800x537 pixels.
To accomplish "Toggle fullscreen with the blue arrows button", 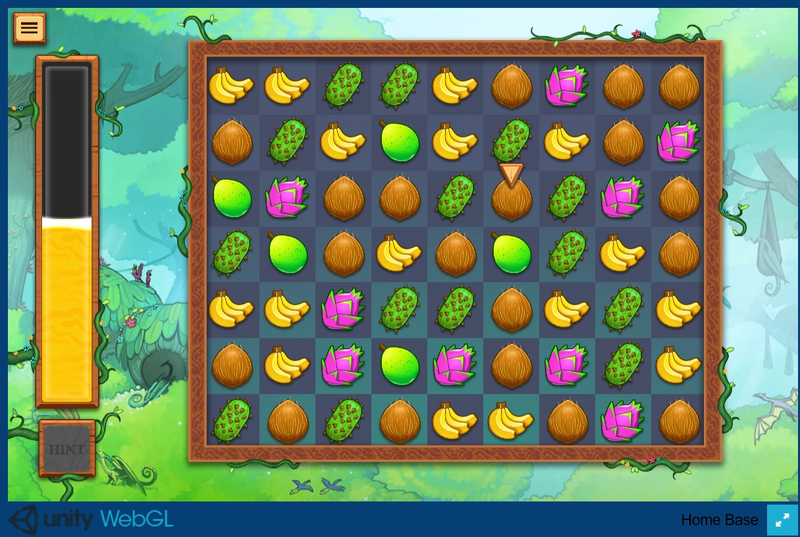I will tap(782, 520).
